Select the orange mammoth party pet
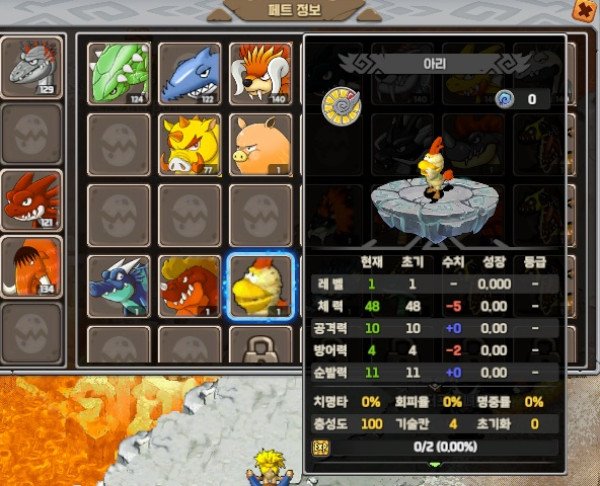The height and width of the screenshot is (486, 600). [31, 266]
